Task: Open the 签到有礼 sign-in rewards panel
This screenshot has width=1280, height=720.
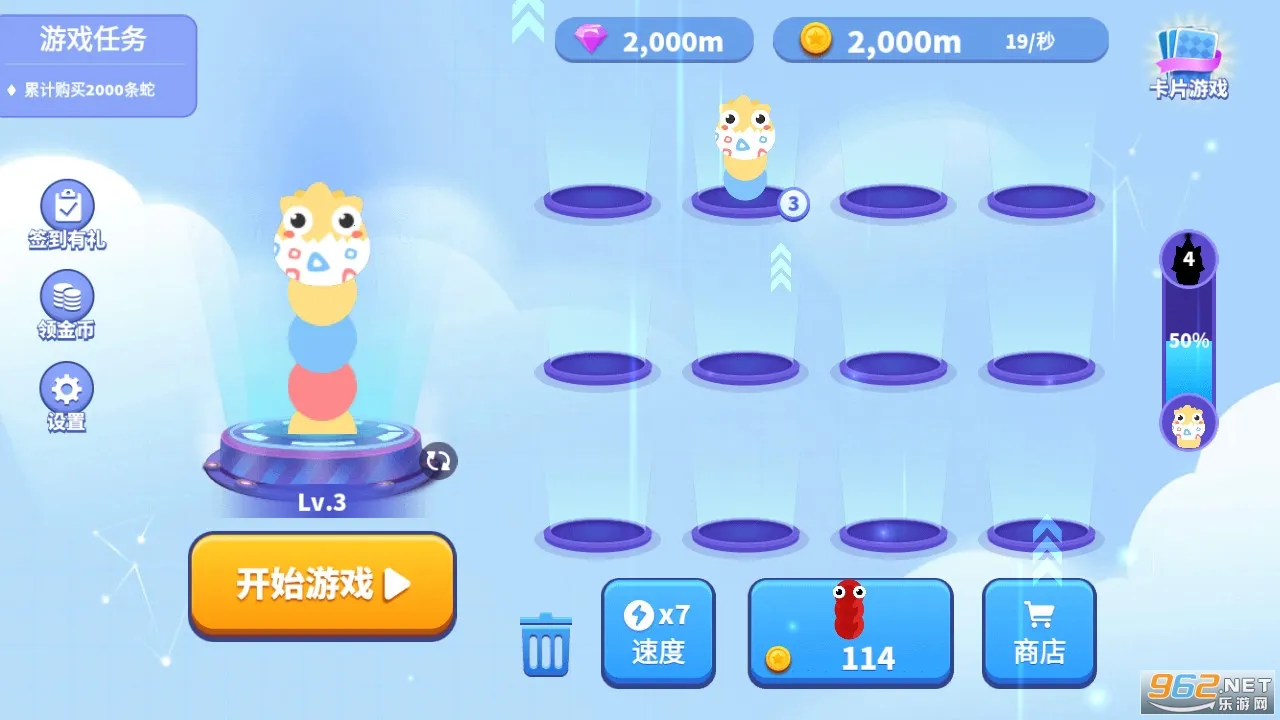Action: tap(64, 212)
